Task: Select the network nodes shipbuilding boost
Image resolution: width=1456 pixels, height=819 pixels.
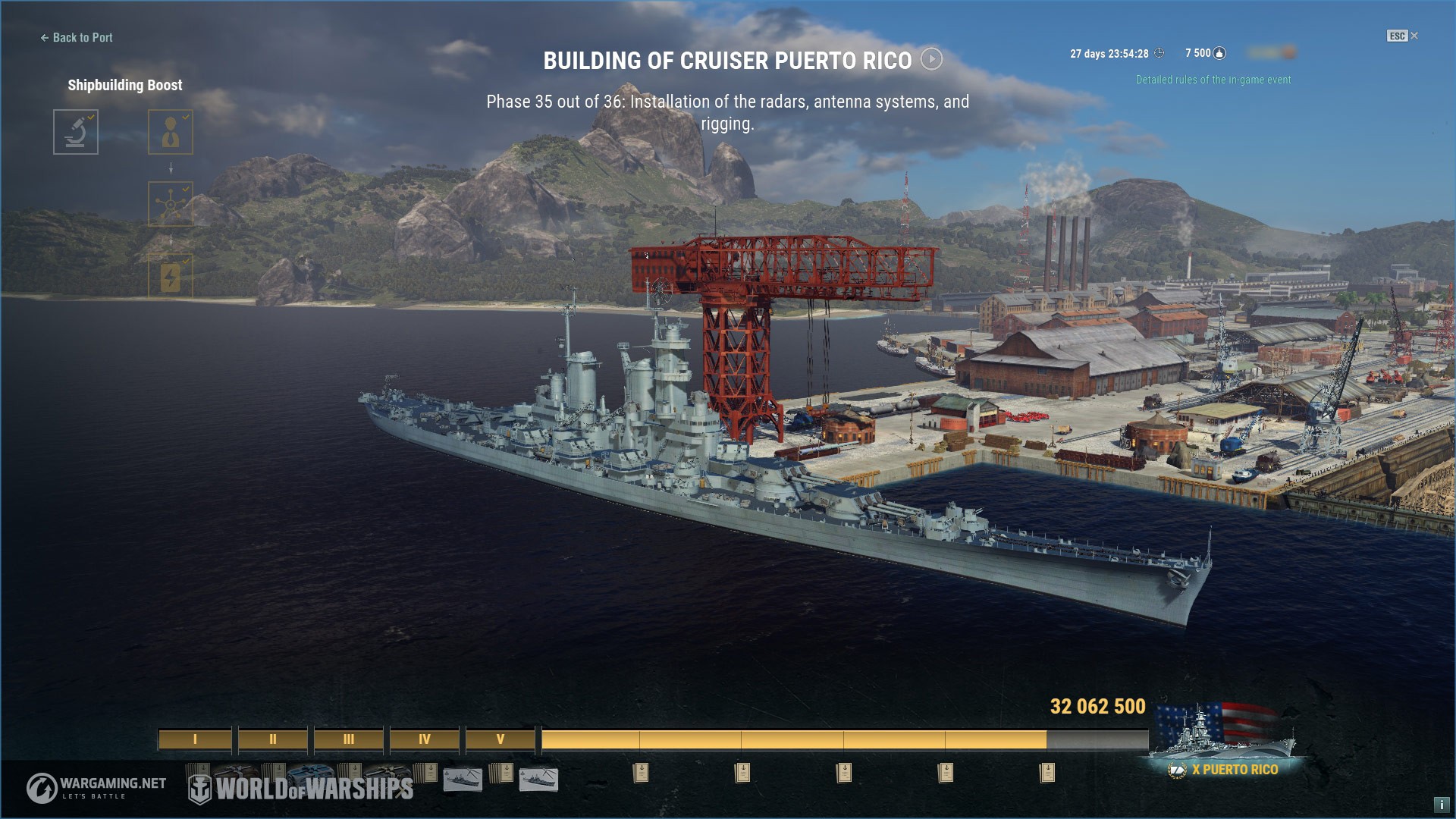Action: pyautogui.click(x=171, y=203)
